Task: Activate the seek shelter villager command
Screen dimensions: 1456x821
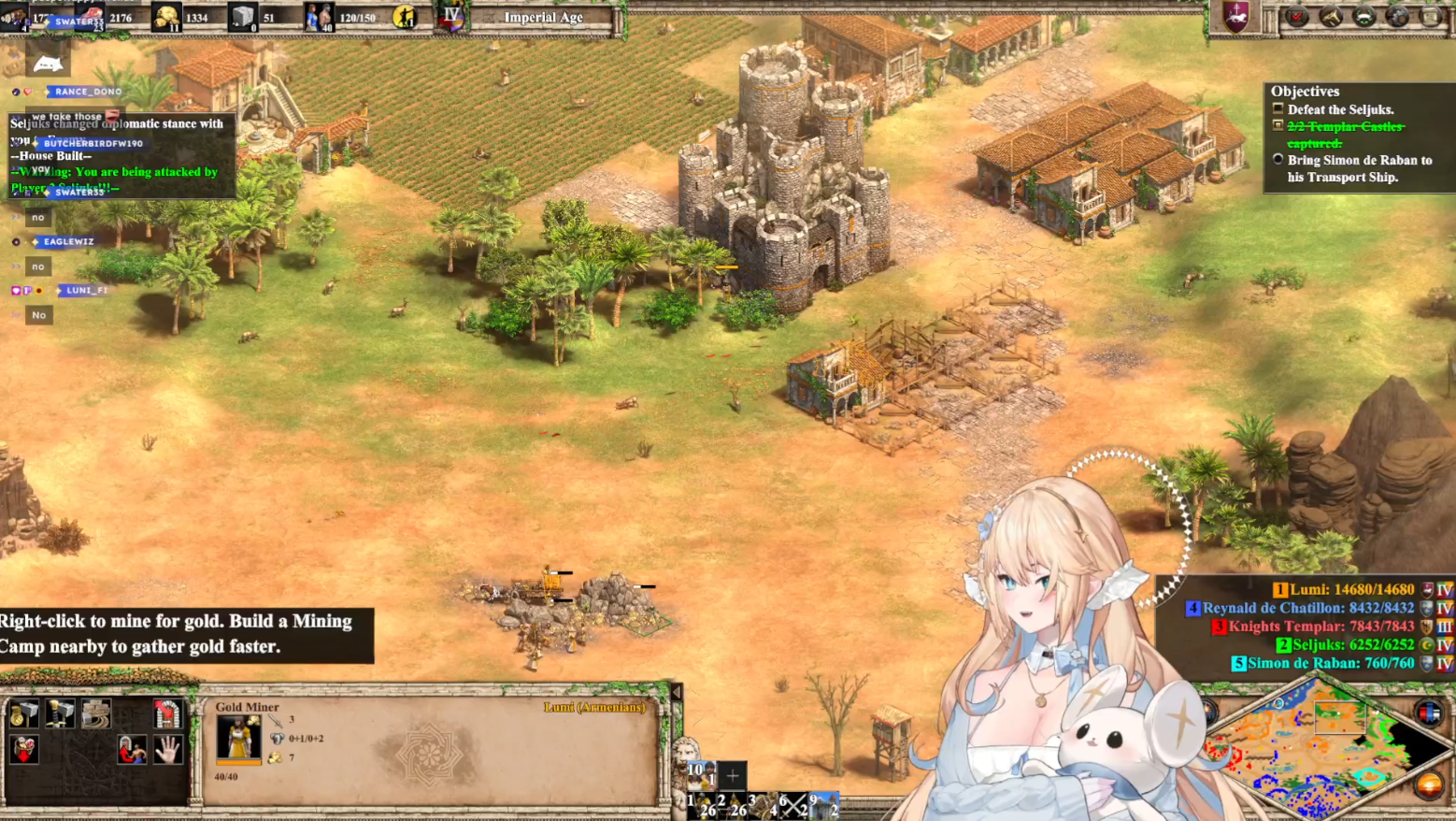Action: pyautogui.click(x=132, y=750)
